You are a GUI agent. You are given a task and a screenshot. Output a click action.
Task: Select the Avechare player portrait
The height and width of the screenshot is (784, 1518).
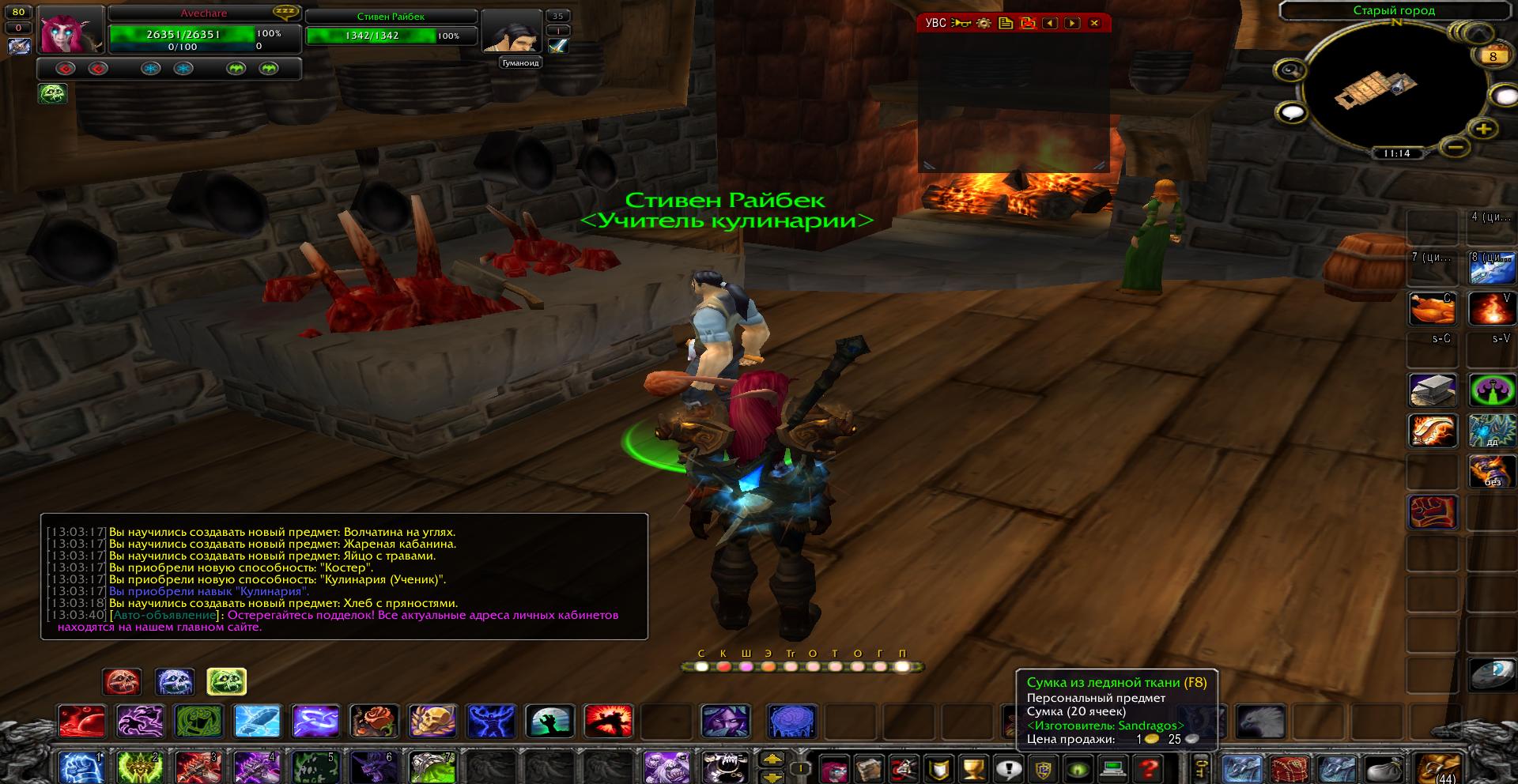click(x=71, y=29)
